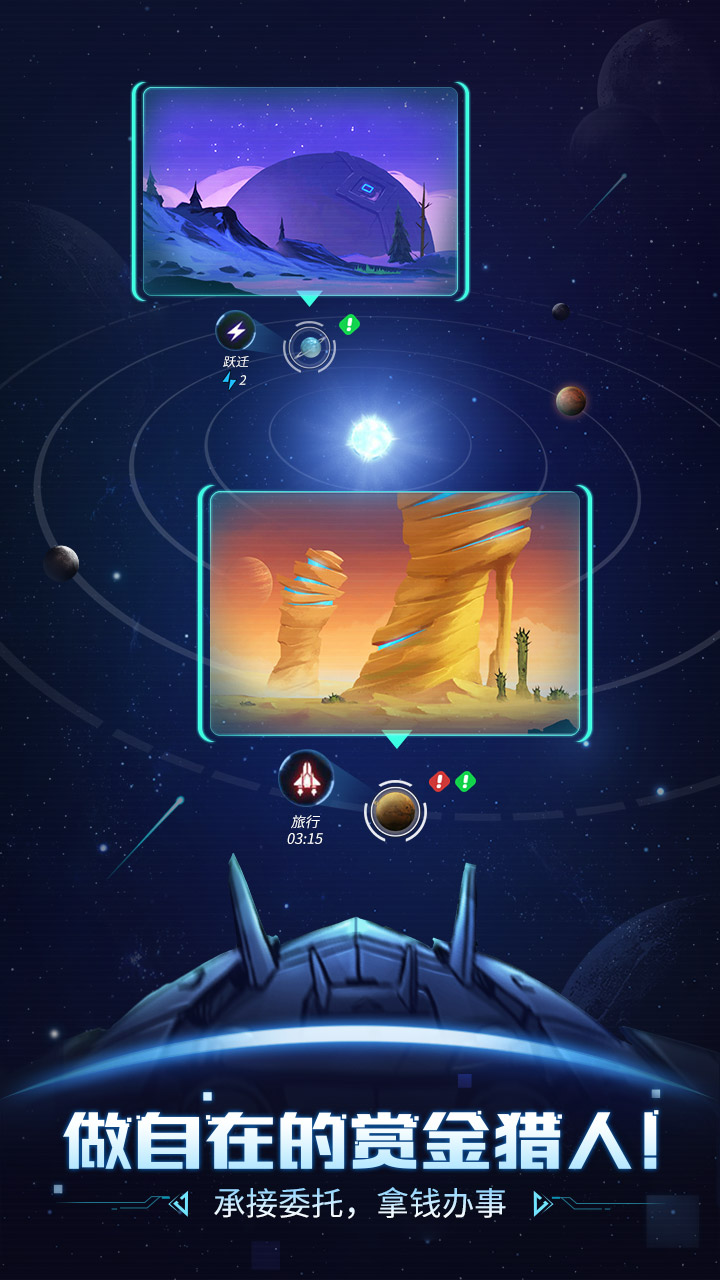Click the red exclamation quest marker

439,781
